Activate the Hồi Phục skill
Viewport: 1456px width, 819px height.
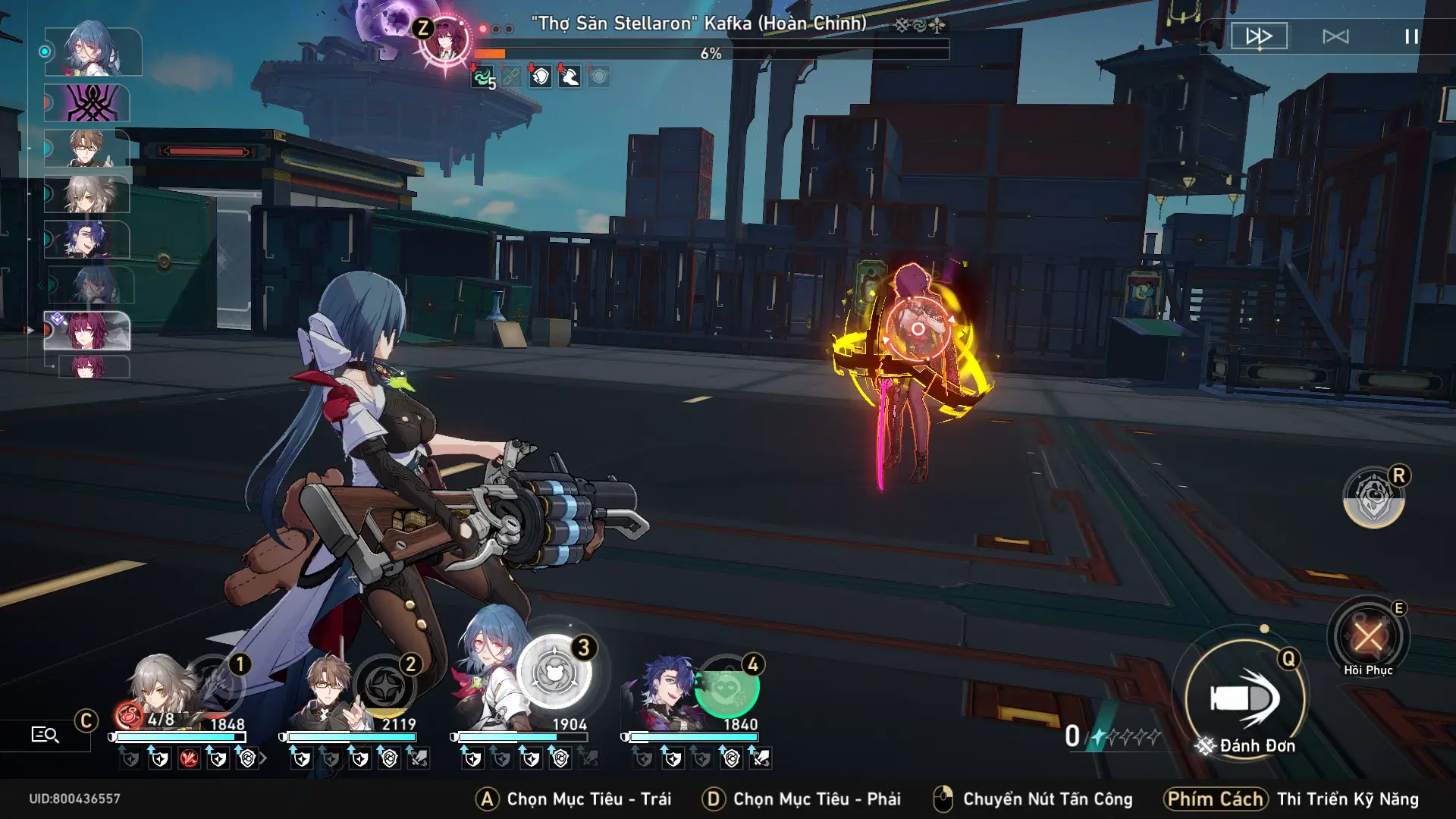coord(1368,637)
